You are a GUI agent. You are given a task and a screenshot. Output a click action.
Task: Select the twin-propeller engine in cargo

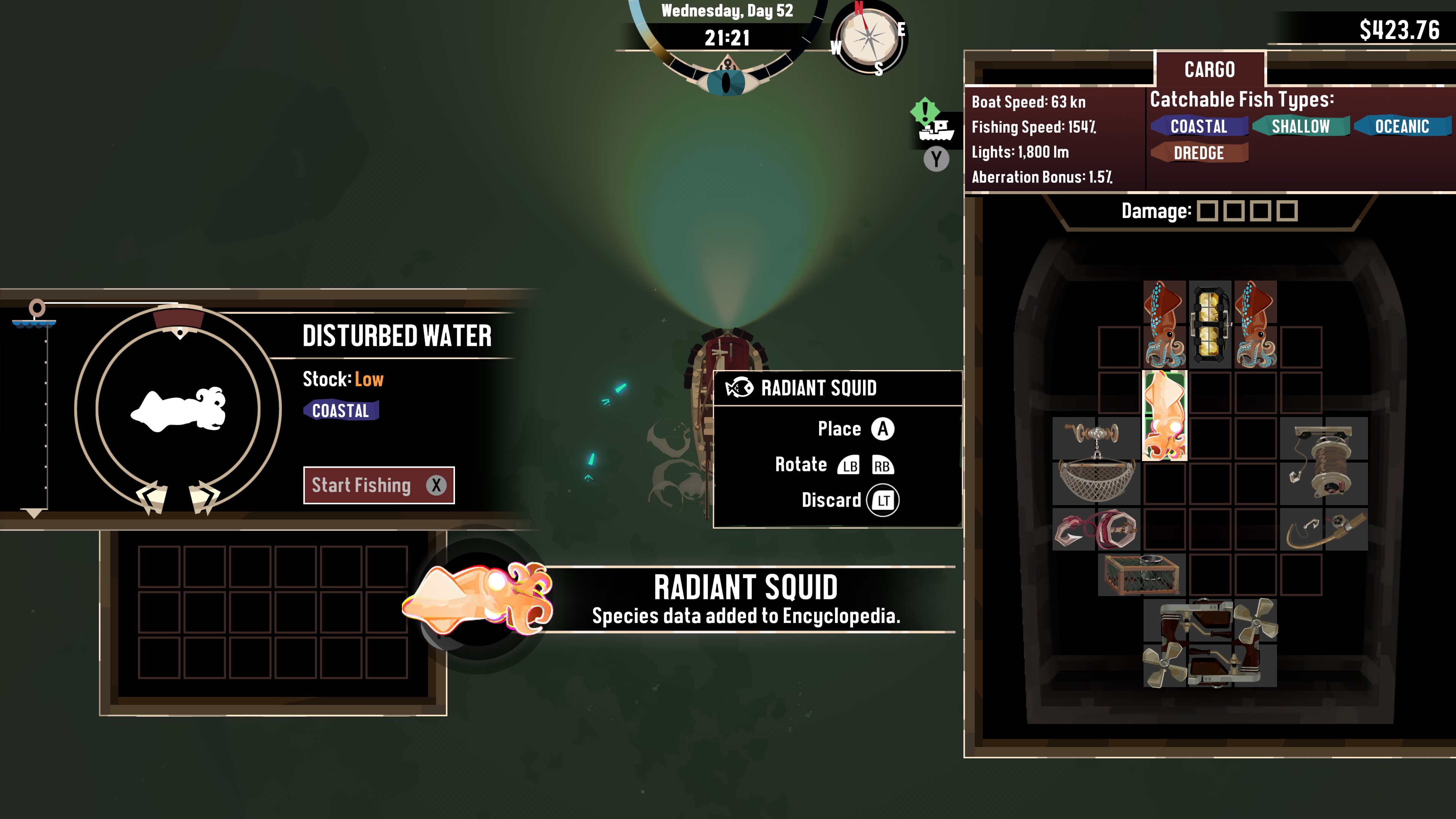click(1210, 643)
